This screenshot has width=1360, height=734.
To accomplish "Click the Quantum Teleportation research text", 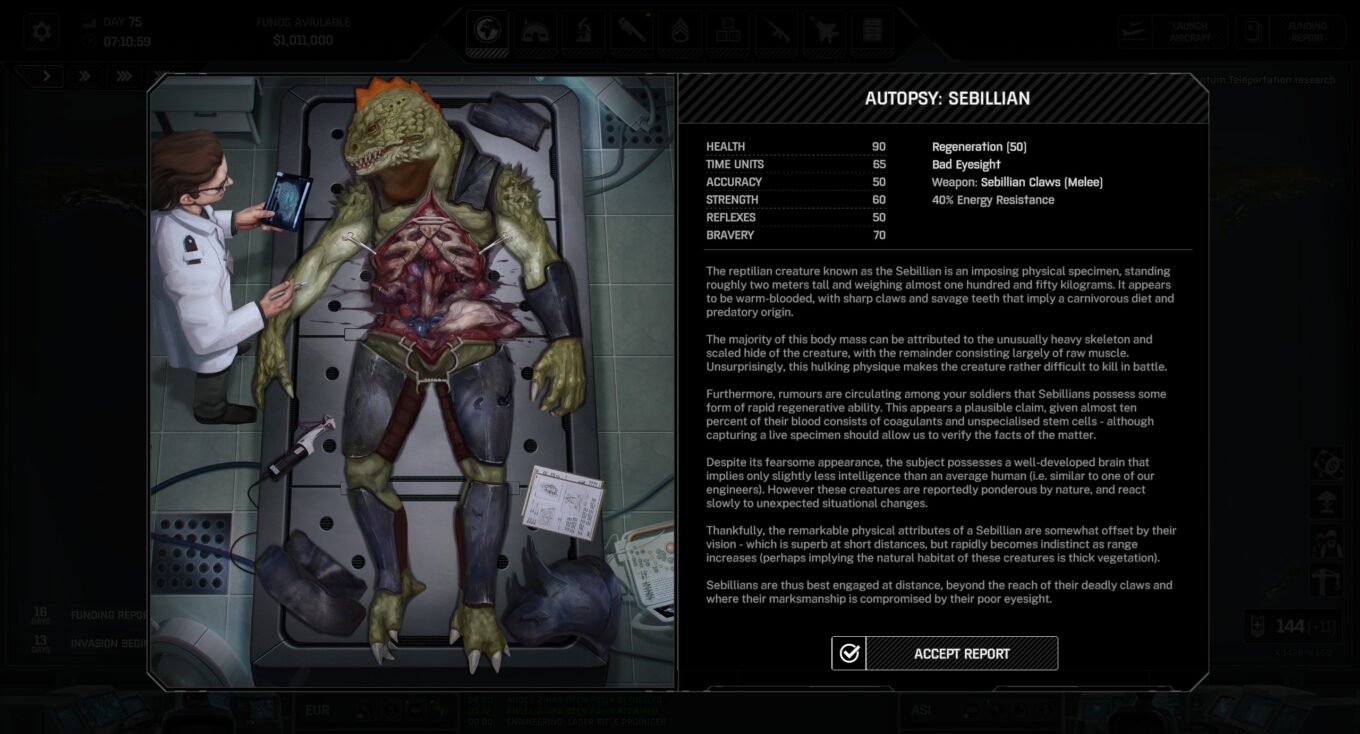I will 1263,79.
